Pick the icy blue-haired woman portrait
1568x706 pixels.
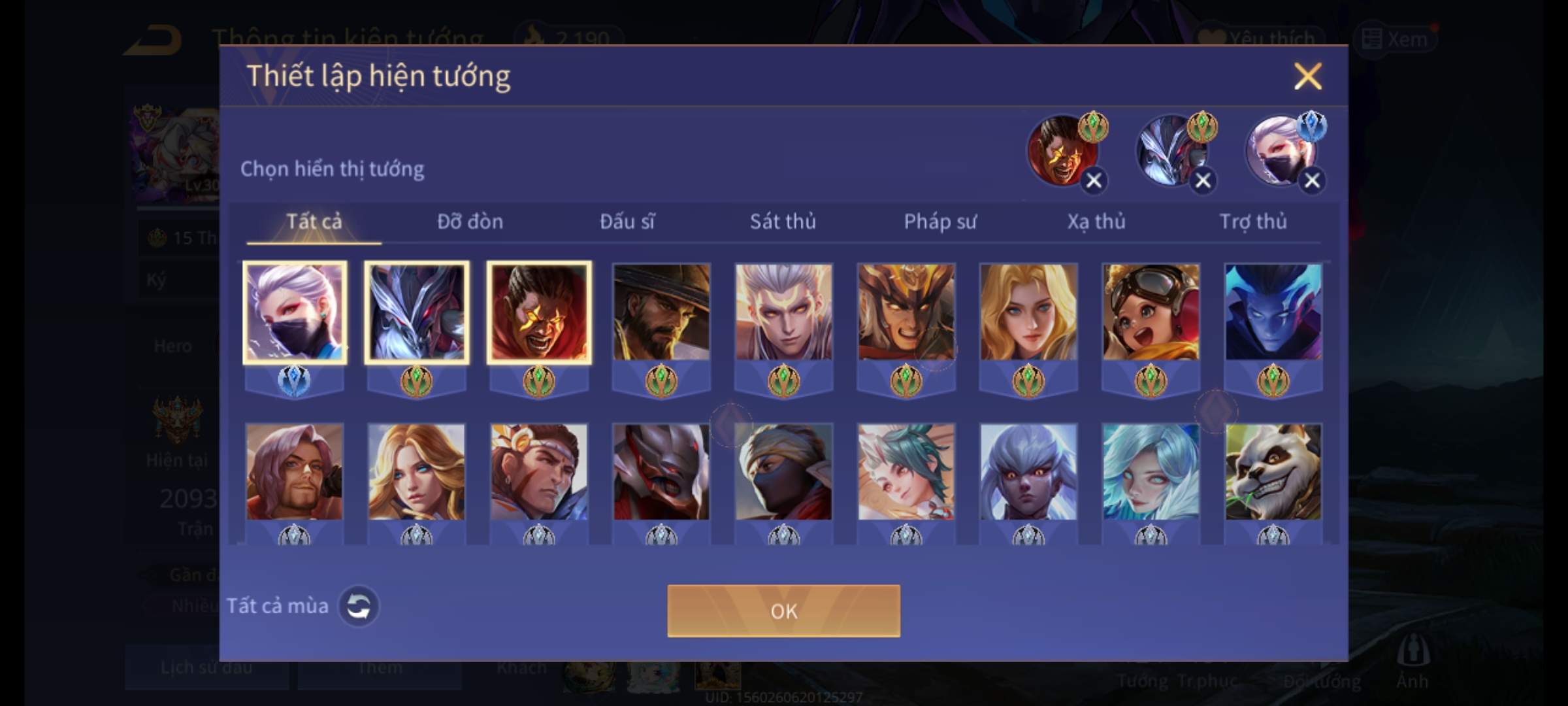[1151, 472]
